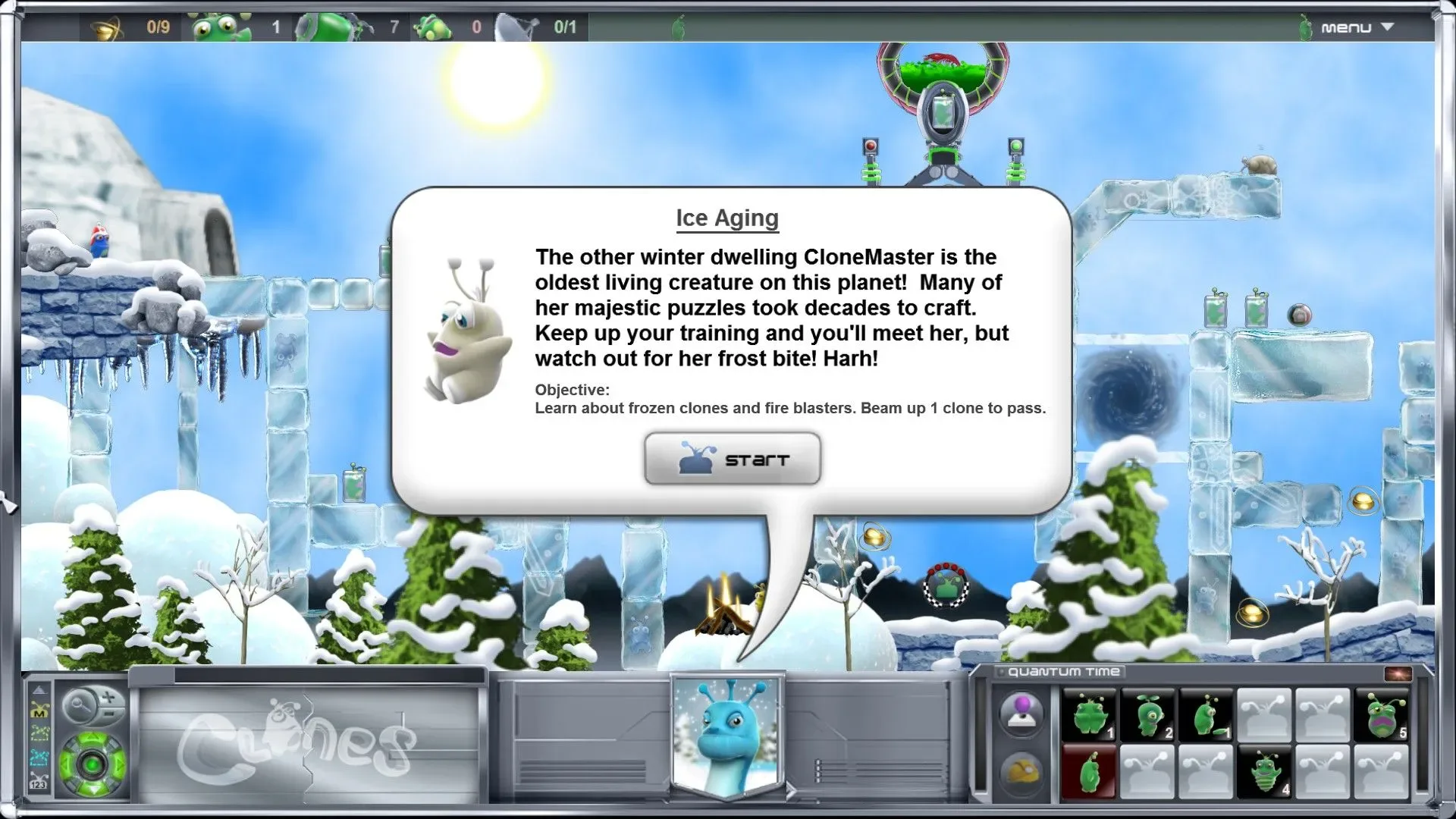Expand the Quantum Time panel header
Viewport: 1456px width, 819px height.
tap(1000, 671)
